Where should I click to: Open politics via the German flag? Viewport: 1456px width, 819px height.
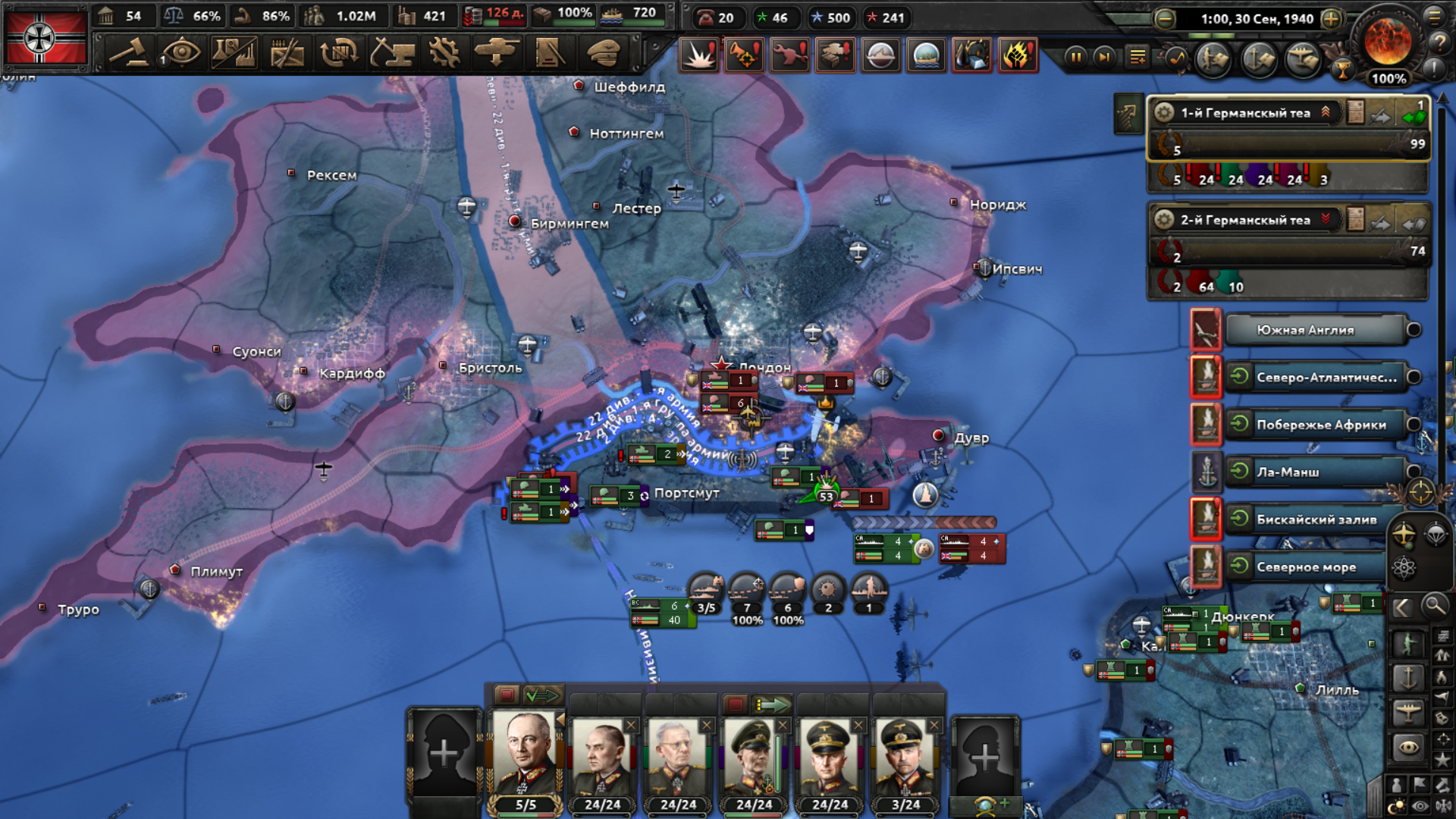tap(45, 37)
